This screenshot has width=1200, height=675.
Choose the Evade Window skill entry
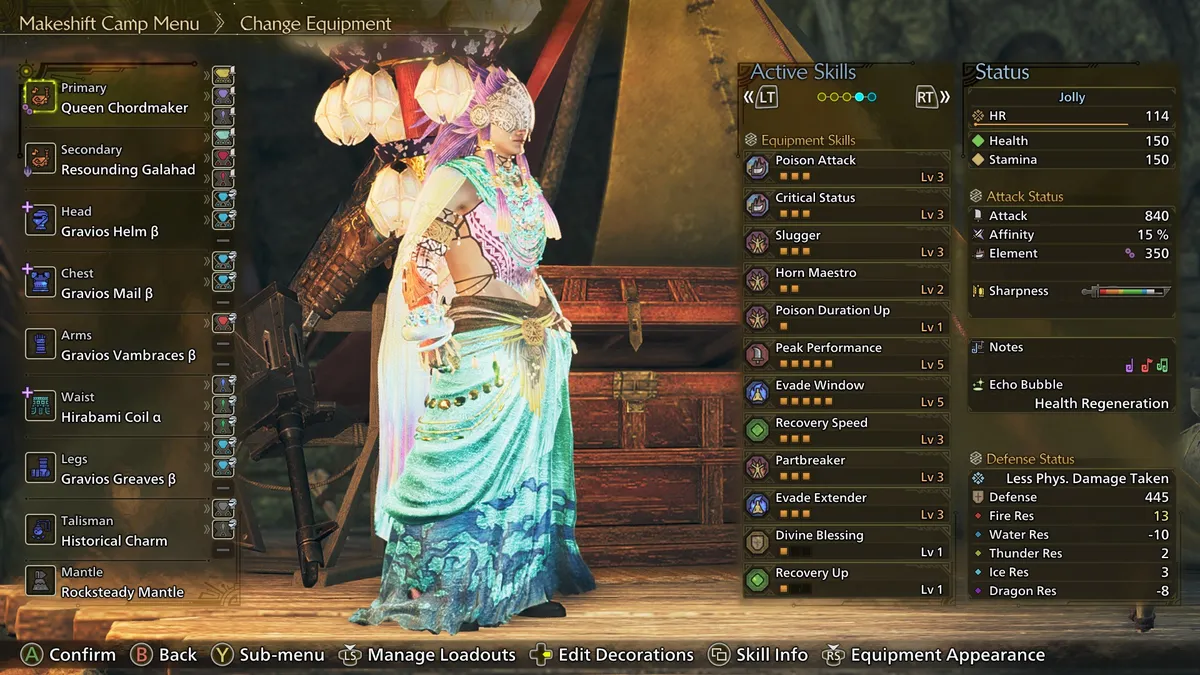(846, 393)
